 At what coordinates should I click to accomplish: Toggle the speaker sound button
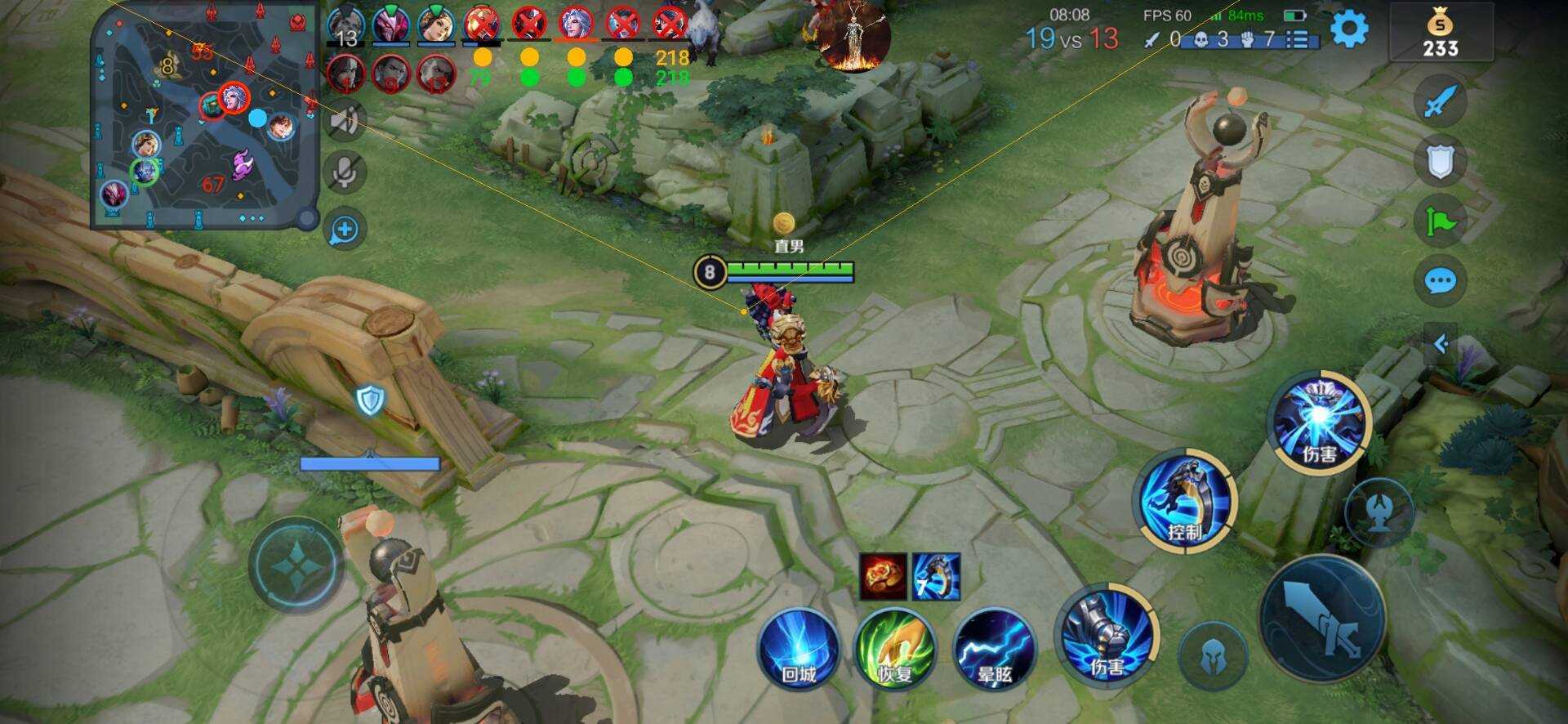coord(345,121)
